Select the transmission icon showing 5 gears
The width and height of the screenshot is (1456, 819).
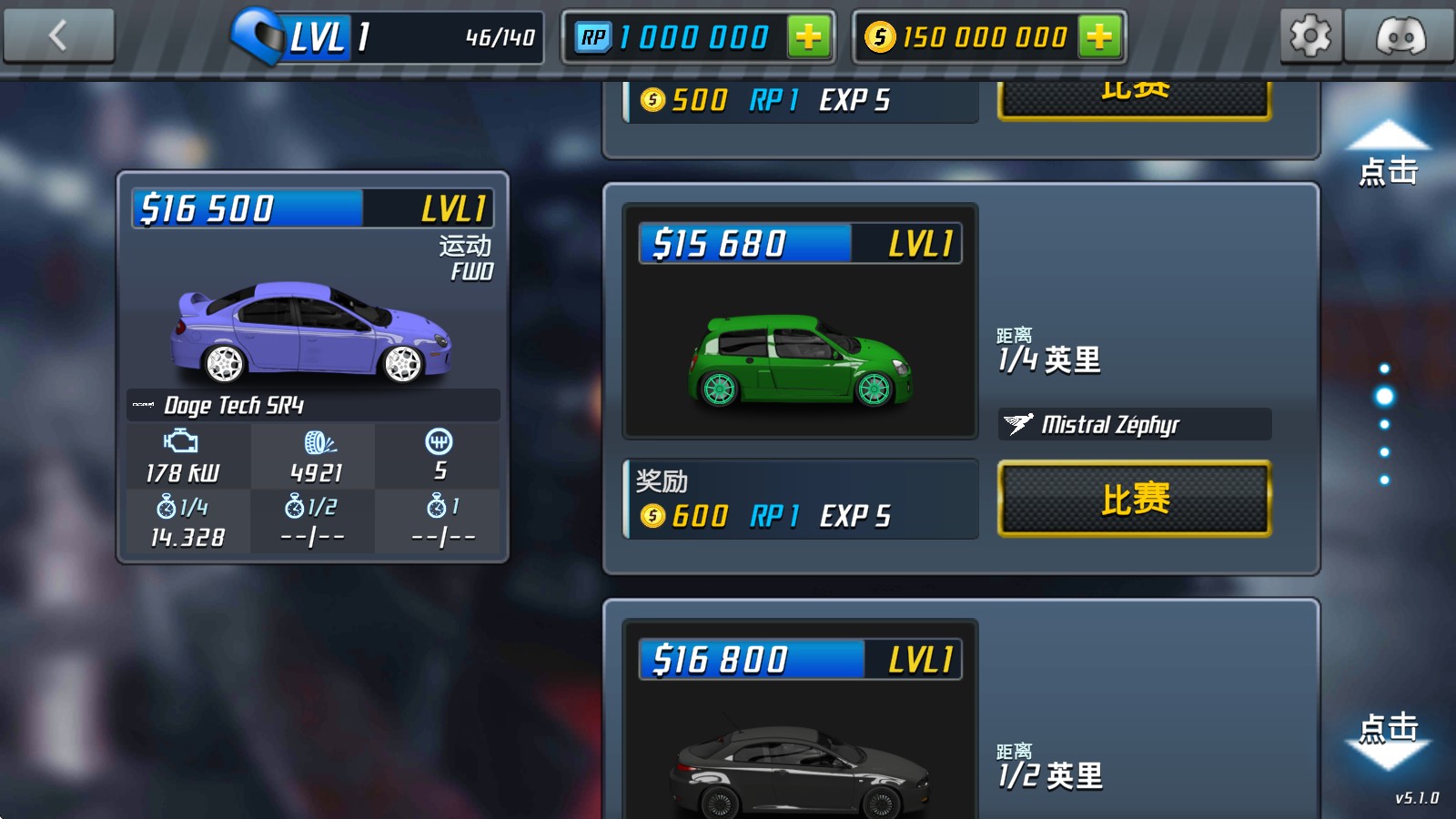(x=438, y=441)
